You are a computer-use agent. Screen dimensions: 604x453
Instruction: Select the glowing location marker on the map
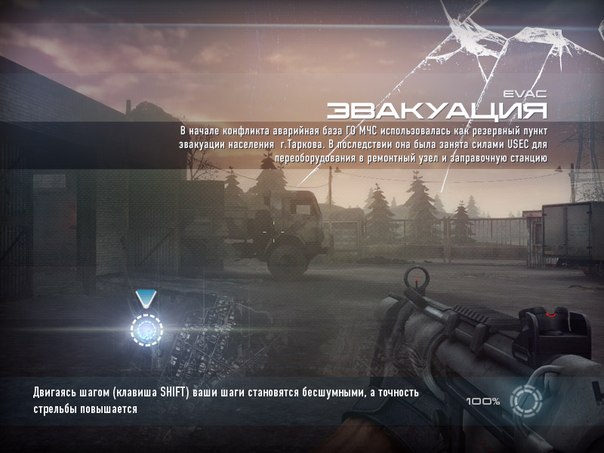147,327
